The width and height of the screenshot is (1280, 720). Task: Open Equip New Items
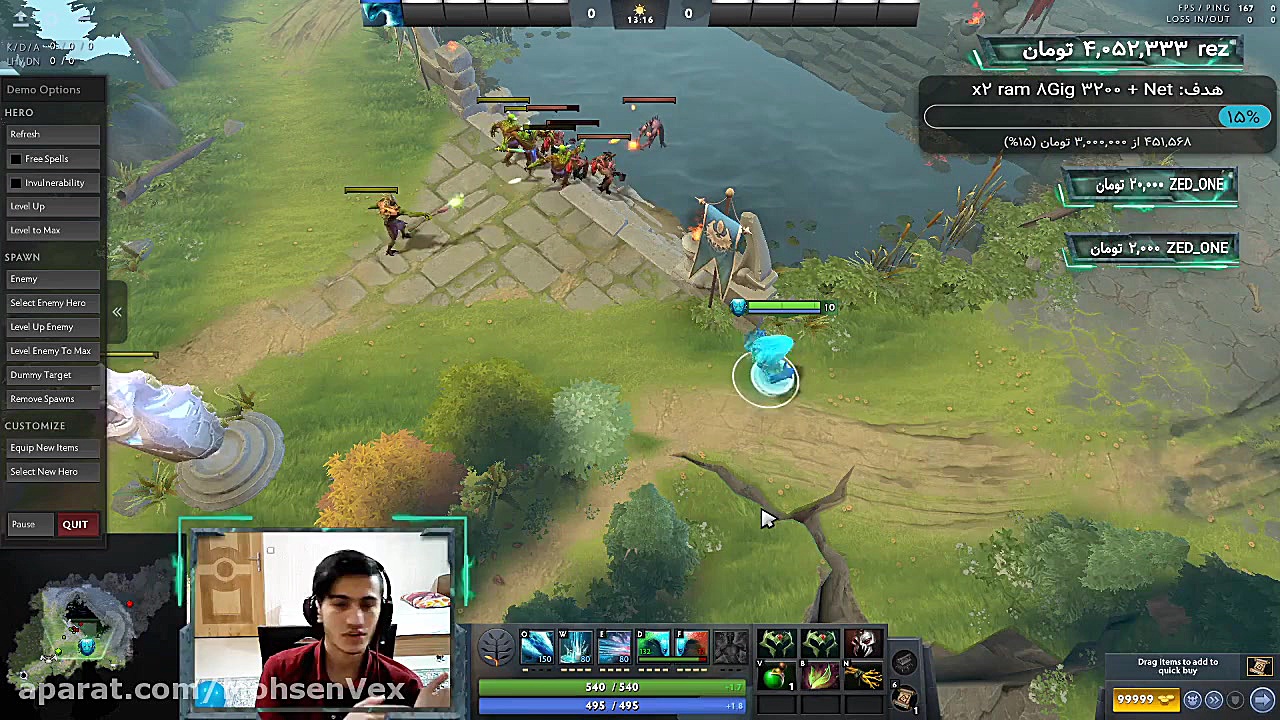click(x=44, y=448)
